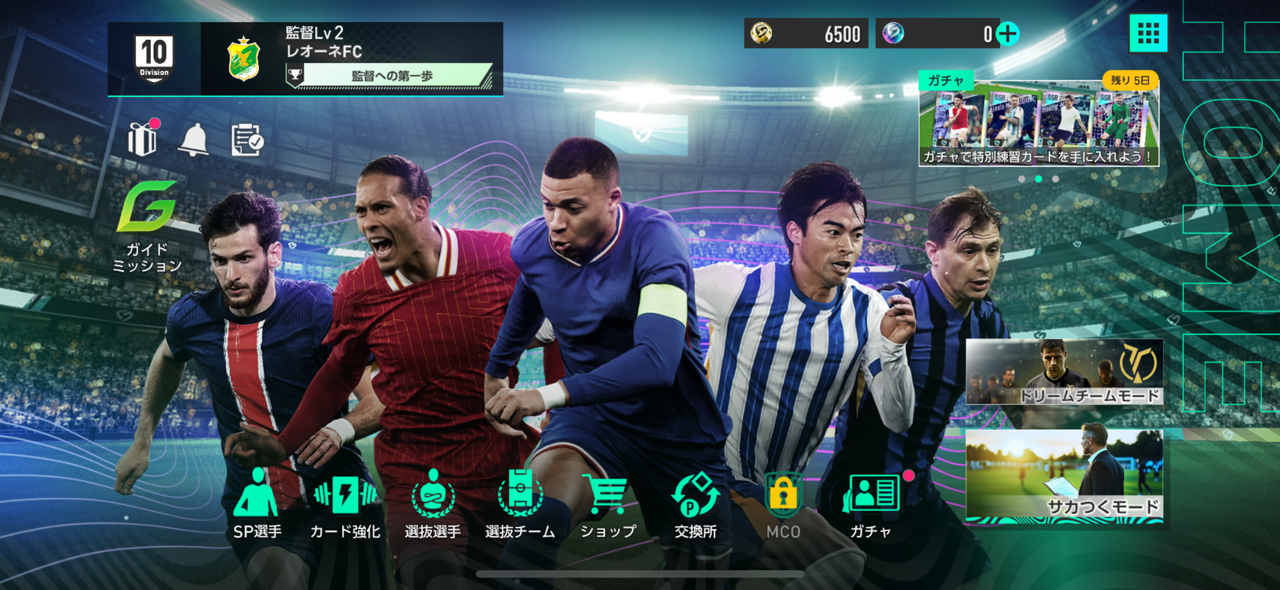Open the ガチャ promo banner
The width and height of the screenshot is (1280, 590).
click(x=1039, y=121)
